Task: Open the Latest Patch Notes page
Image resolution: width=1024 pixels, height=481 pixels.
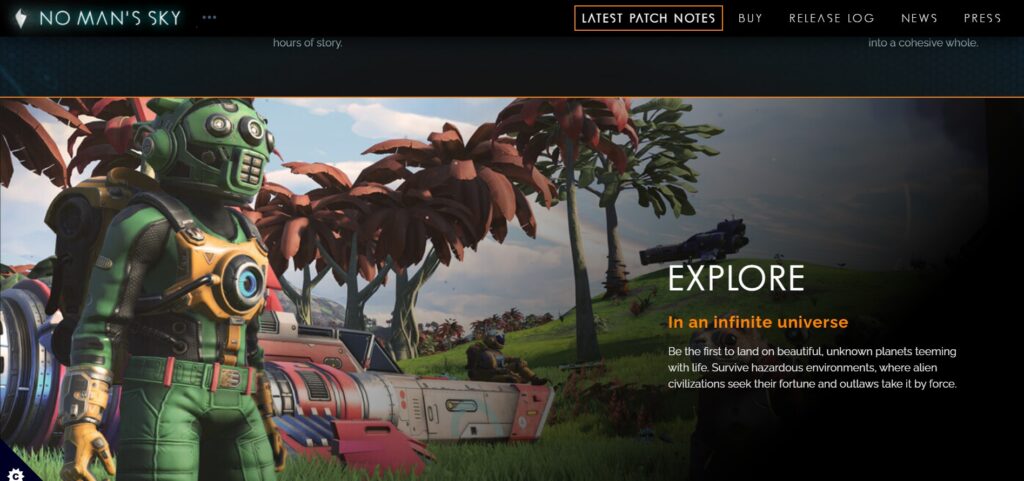Action: click(x=648, y=18)
